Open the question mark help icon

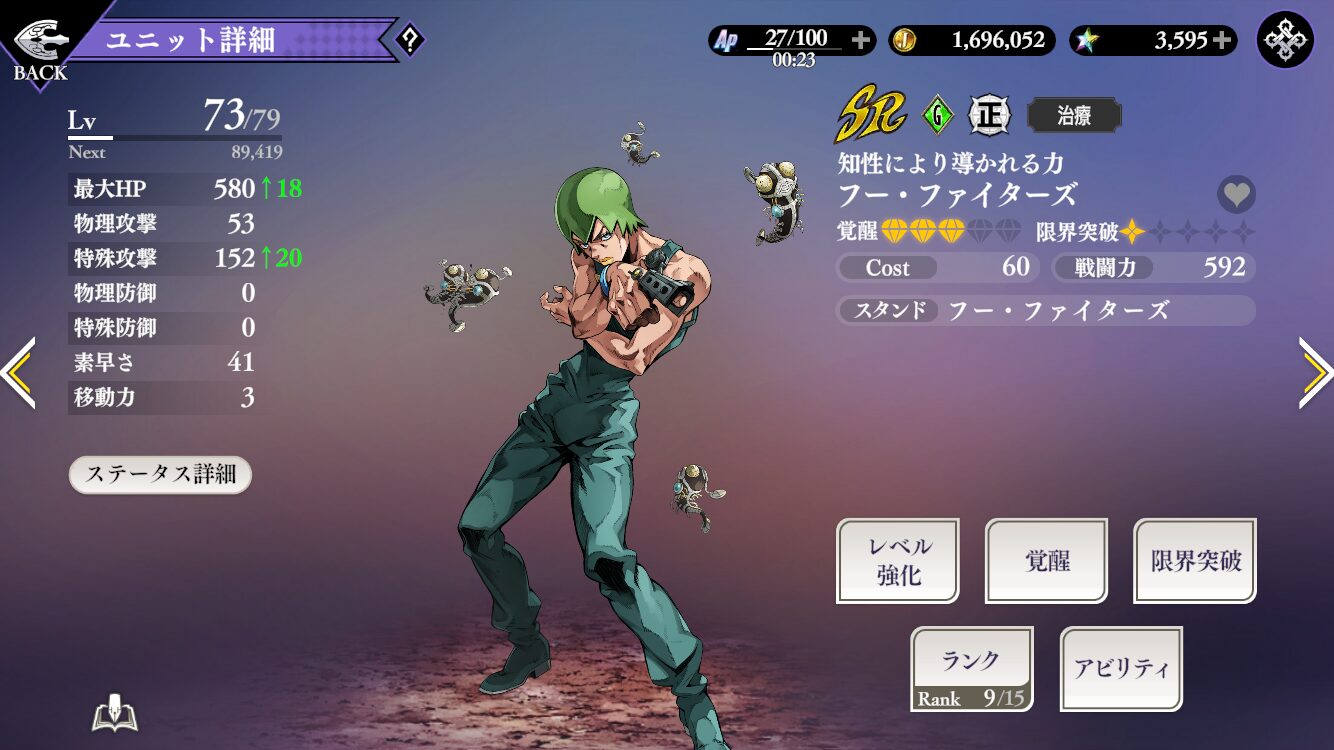(x=410, y=41)
